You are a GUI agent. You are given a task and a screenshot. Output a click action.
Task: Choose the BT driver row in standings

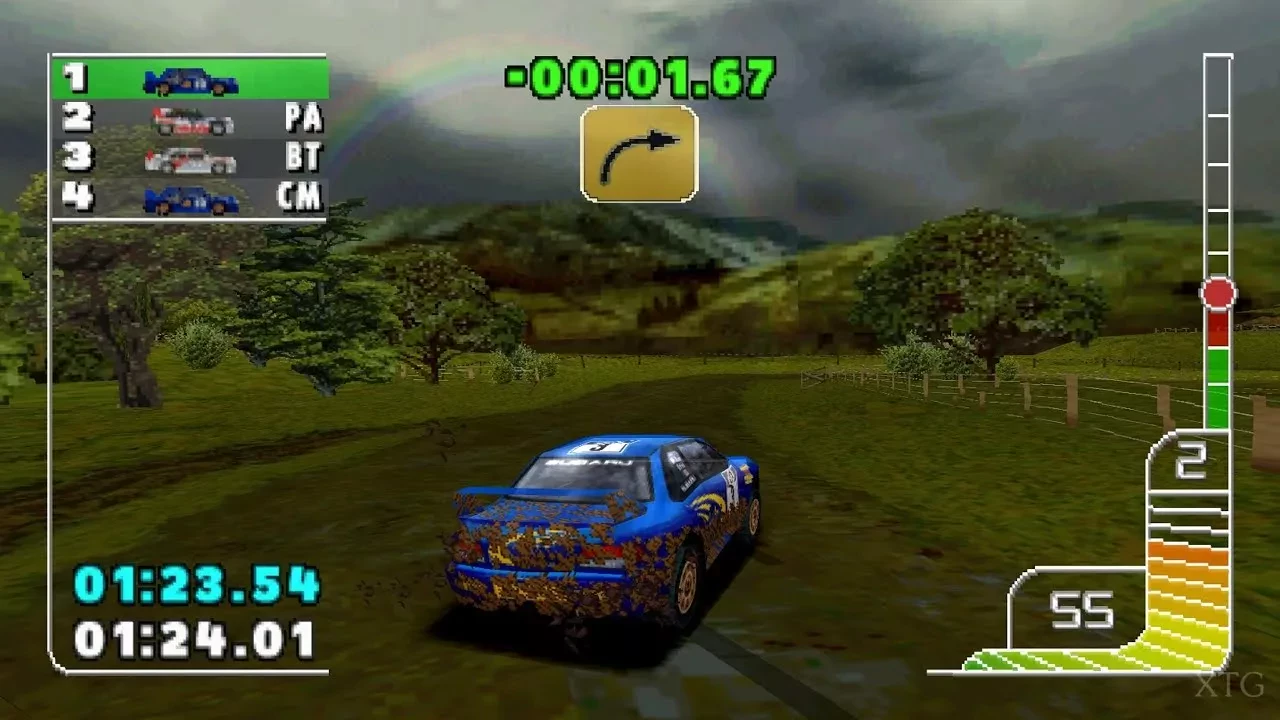tap(190, 159)
